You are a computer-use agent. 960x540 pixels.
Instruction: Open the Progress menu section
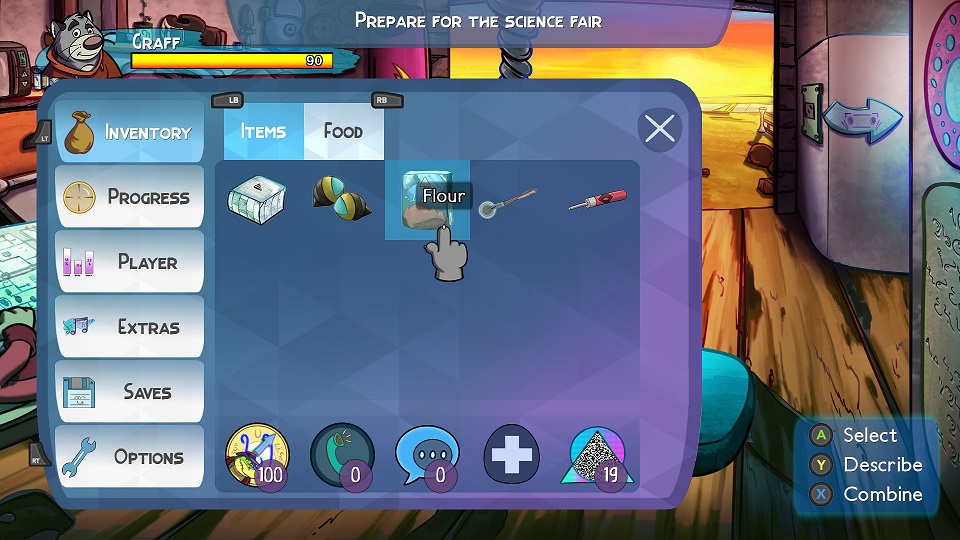tap(130, 197)
